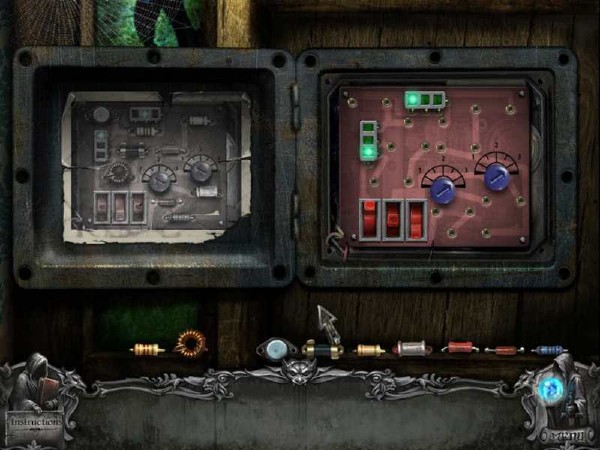Flip the leftmost red switch

click(369, 219)
